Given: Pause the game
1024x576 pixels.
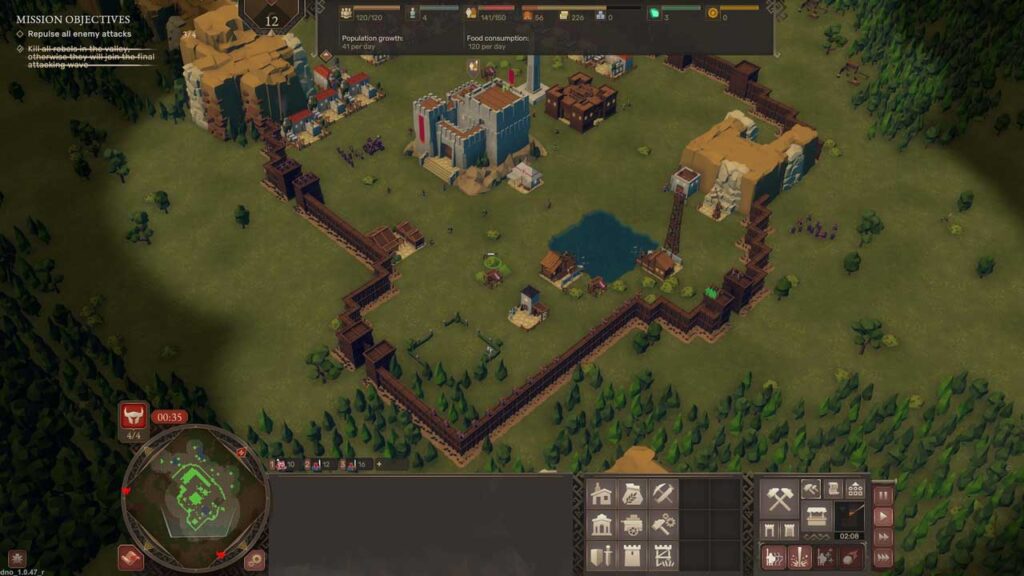Looking at the screenshot, I should 883,495.
